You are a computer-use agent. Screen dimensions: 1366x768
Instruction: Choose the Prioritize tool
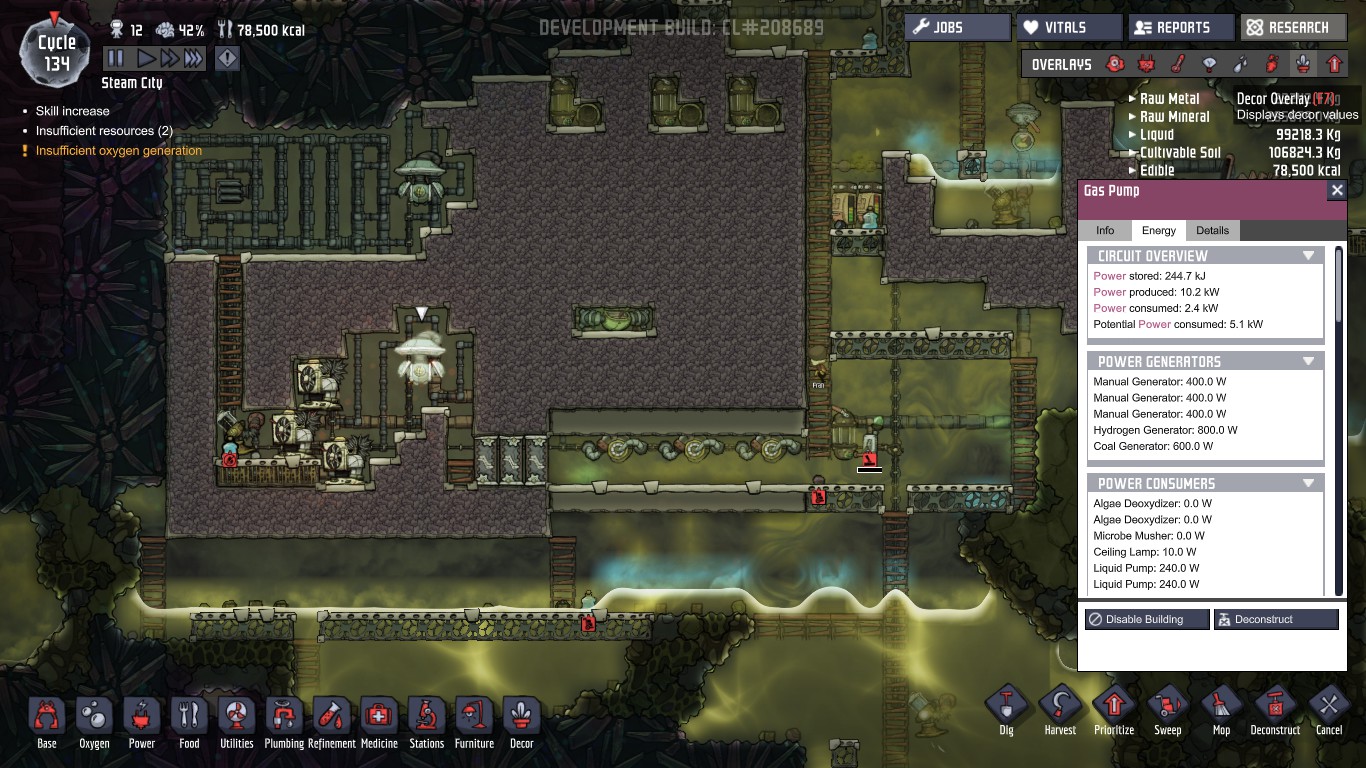click(x=1114, y=710)
